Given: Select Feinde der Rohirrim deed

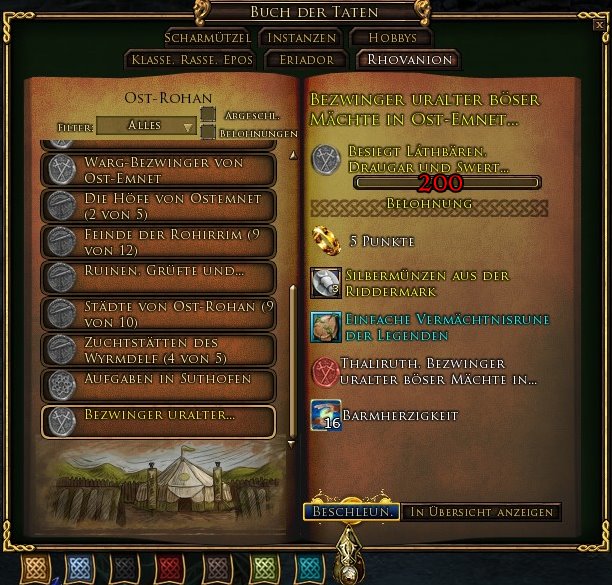Looking at the screenshot, I should [x=159, y=241].
